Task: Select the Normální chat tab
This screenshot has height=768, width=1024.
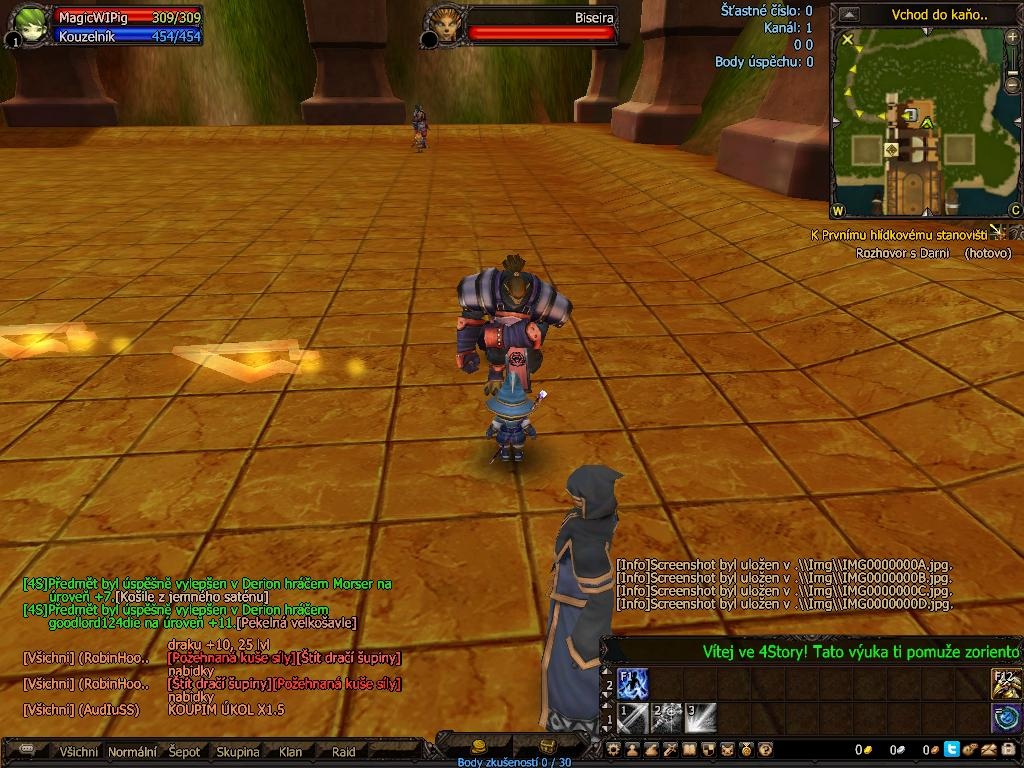Action: 132,752
